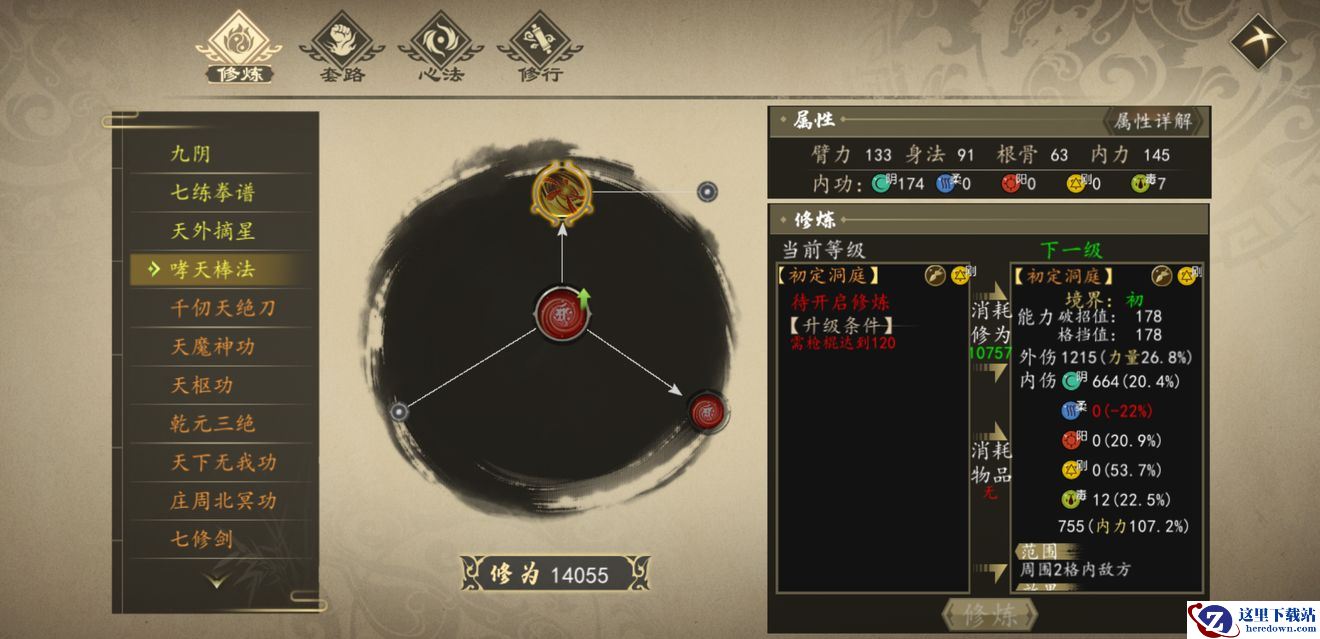Viewport: 1320px width, 639px height.
Task: Select 九阴 from the skill list
Action: click(x=191, y=153)
